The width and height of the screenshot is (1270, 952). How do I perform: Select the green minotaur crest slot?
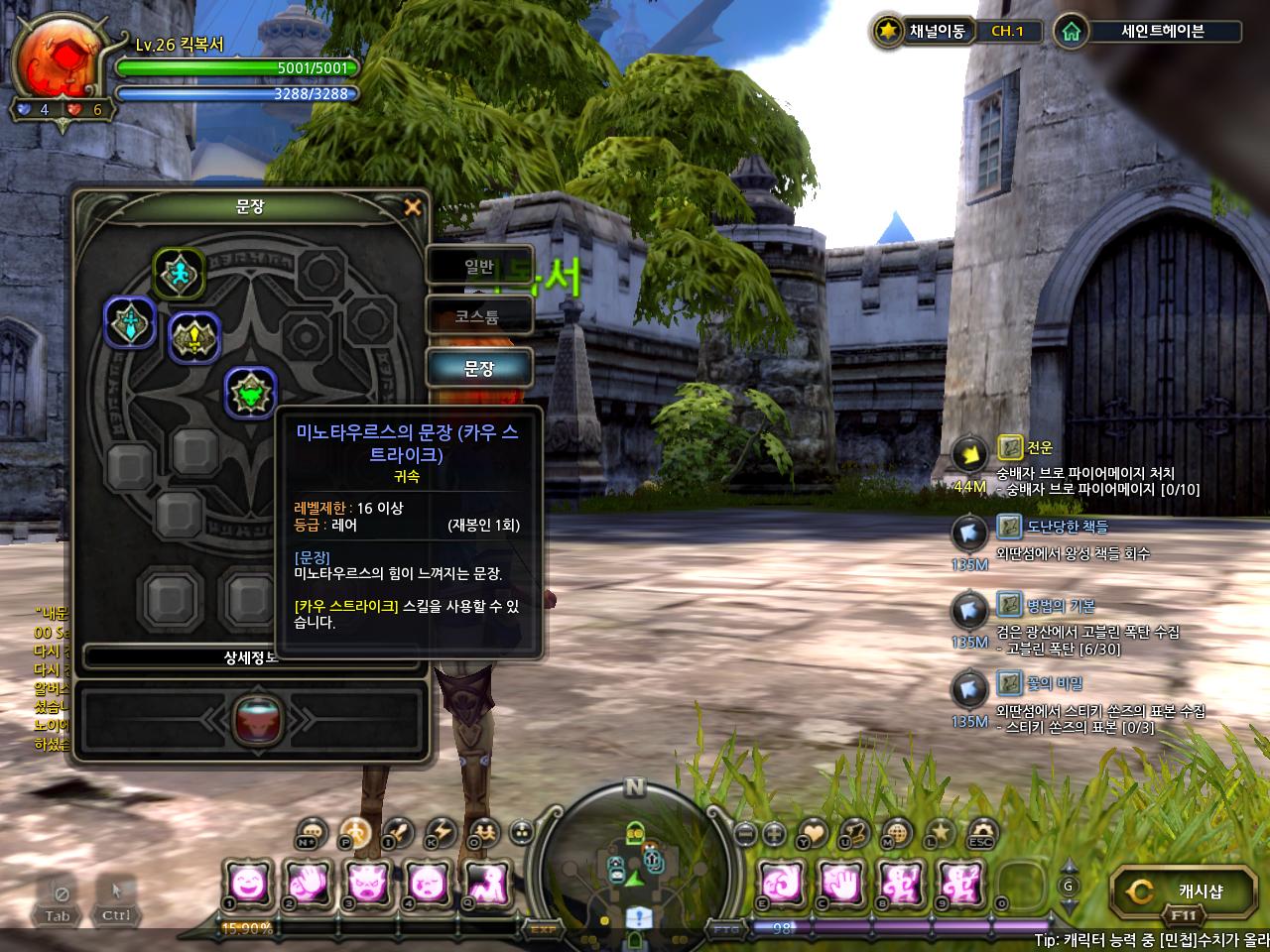click(250, 393)
